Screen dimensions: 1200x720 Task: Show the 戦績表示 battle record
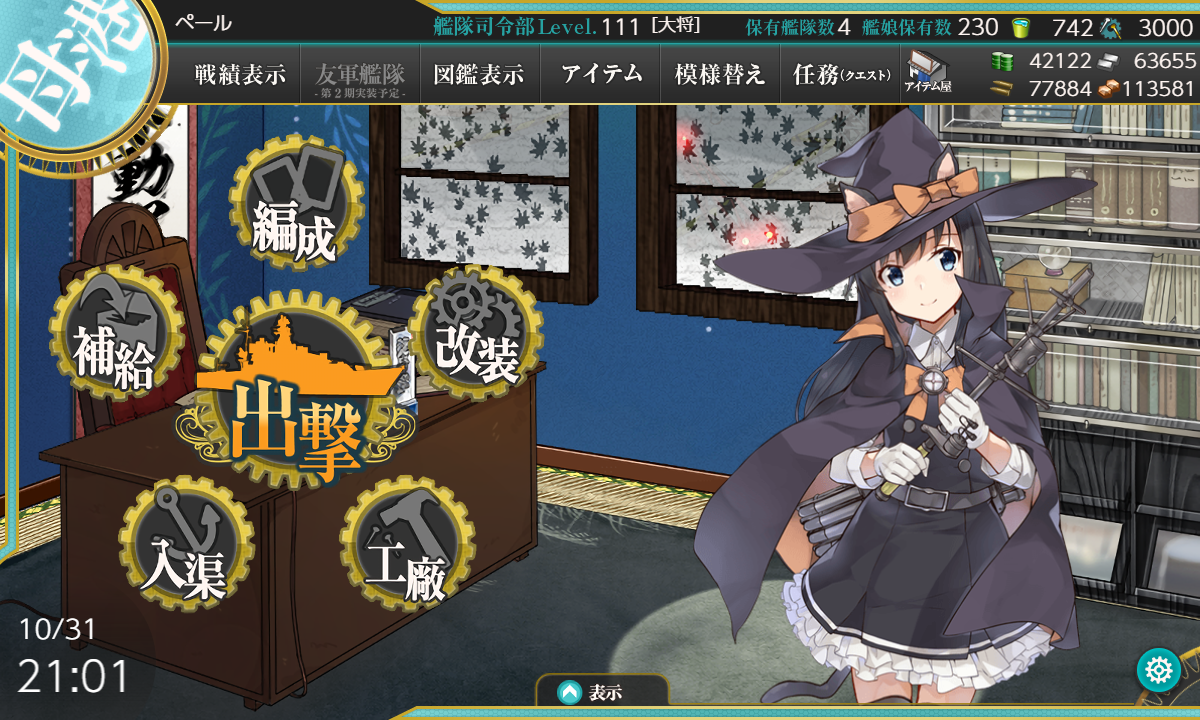[x=240, y=74]
